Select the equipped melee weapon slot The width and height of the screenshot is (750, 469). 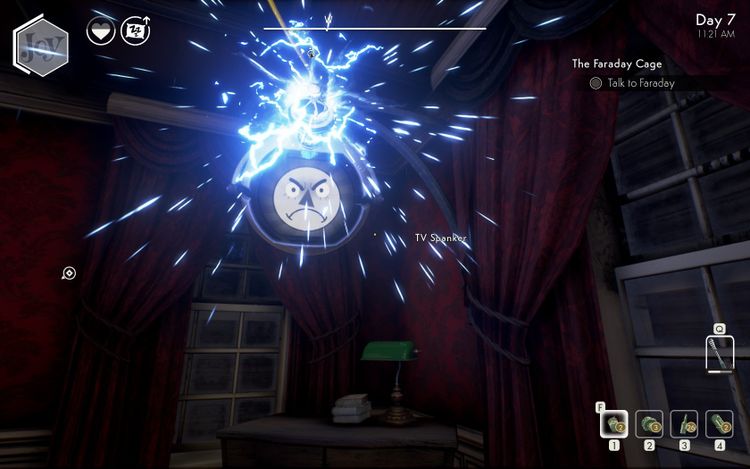point(718,354)
